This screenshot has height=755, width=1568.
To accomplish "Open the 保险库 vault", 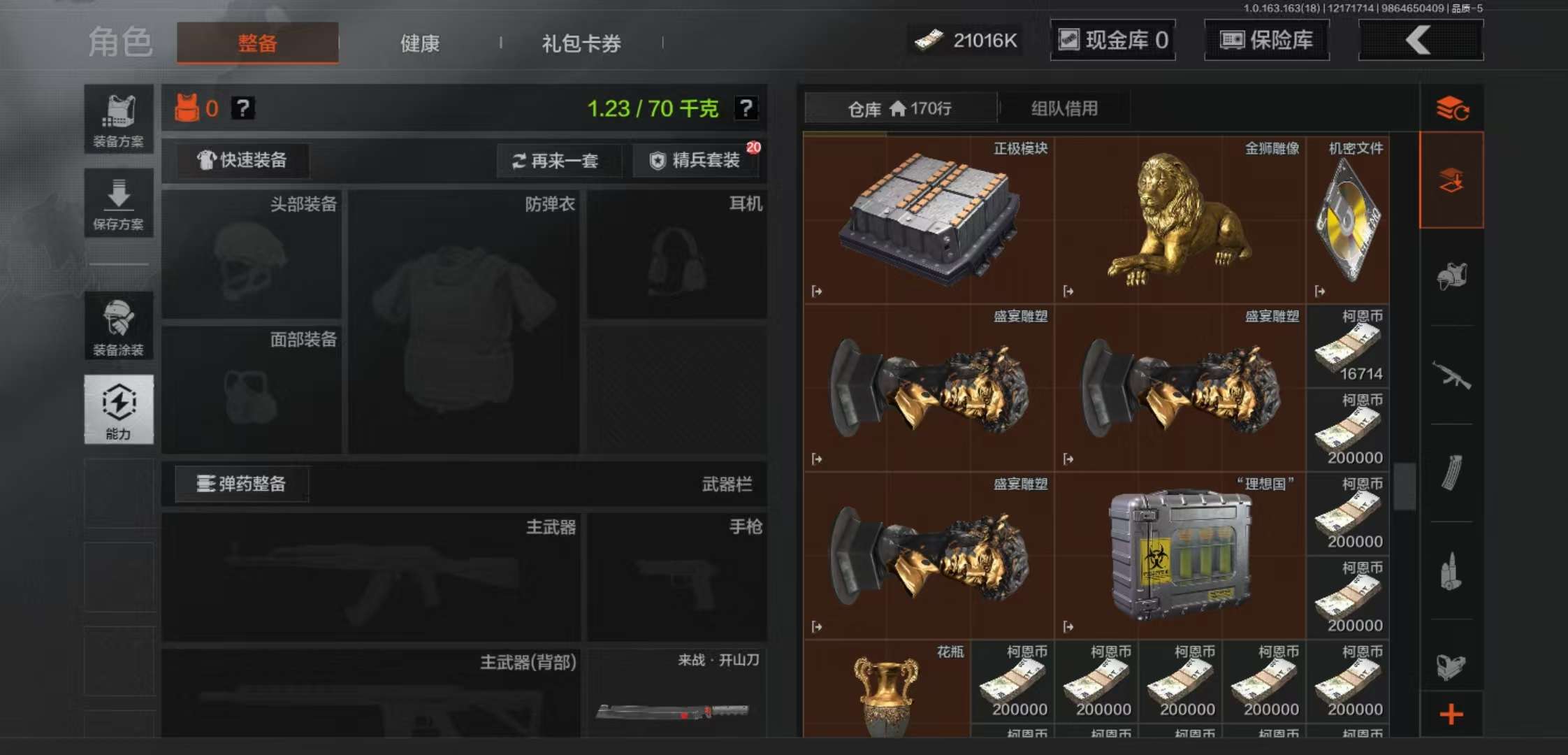I will (1267, 40).
